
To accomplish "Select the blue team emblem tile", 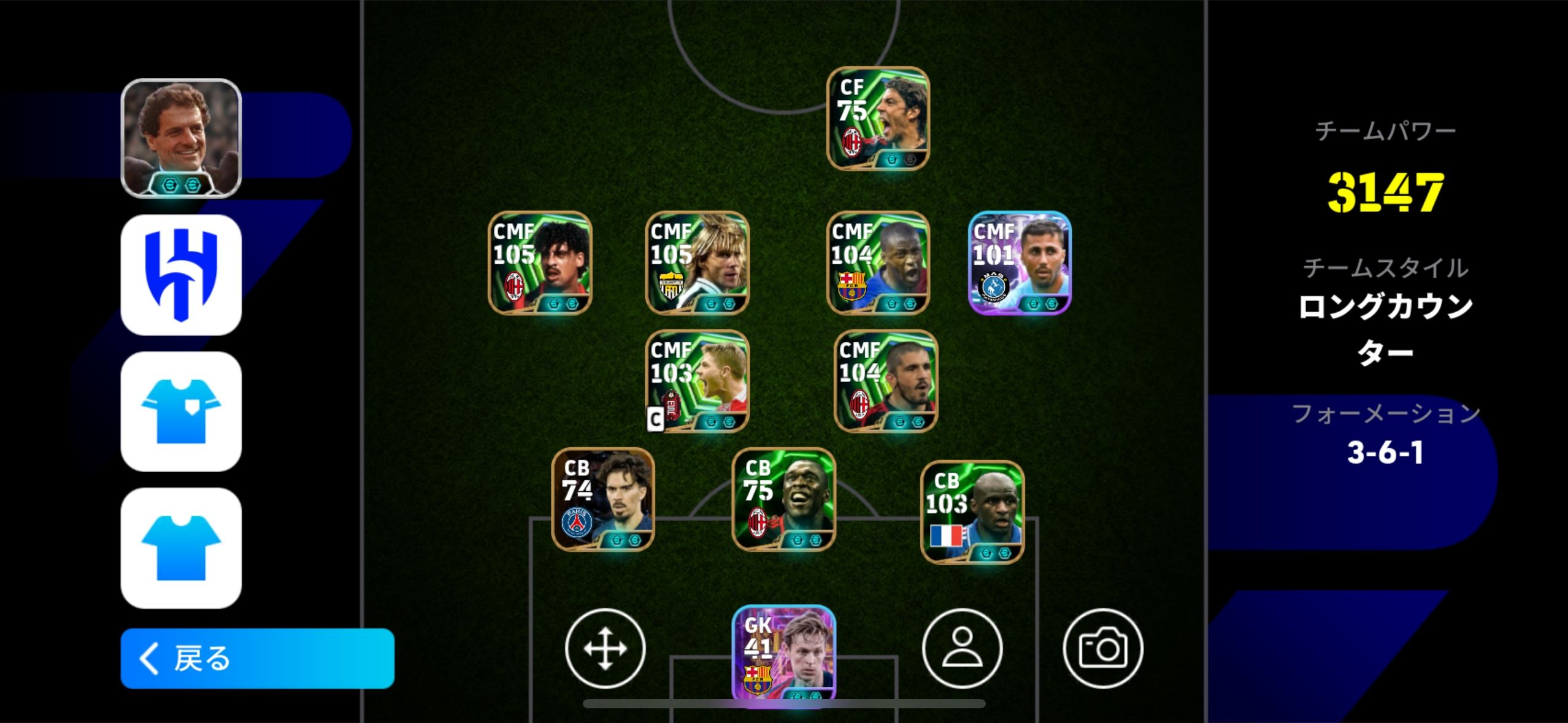I will click(181, 275).
